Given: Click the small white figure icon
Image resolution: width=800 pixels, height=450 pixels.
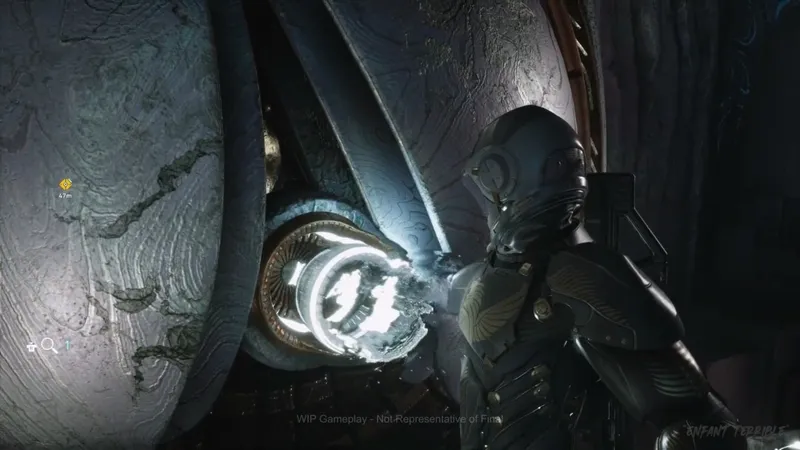Looking at the screenshot, I should 32,346.
